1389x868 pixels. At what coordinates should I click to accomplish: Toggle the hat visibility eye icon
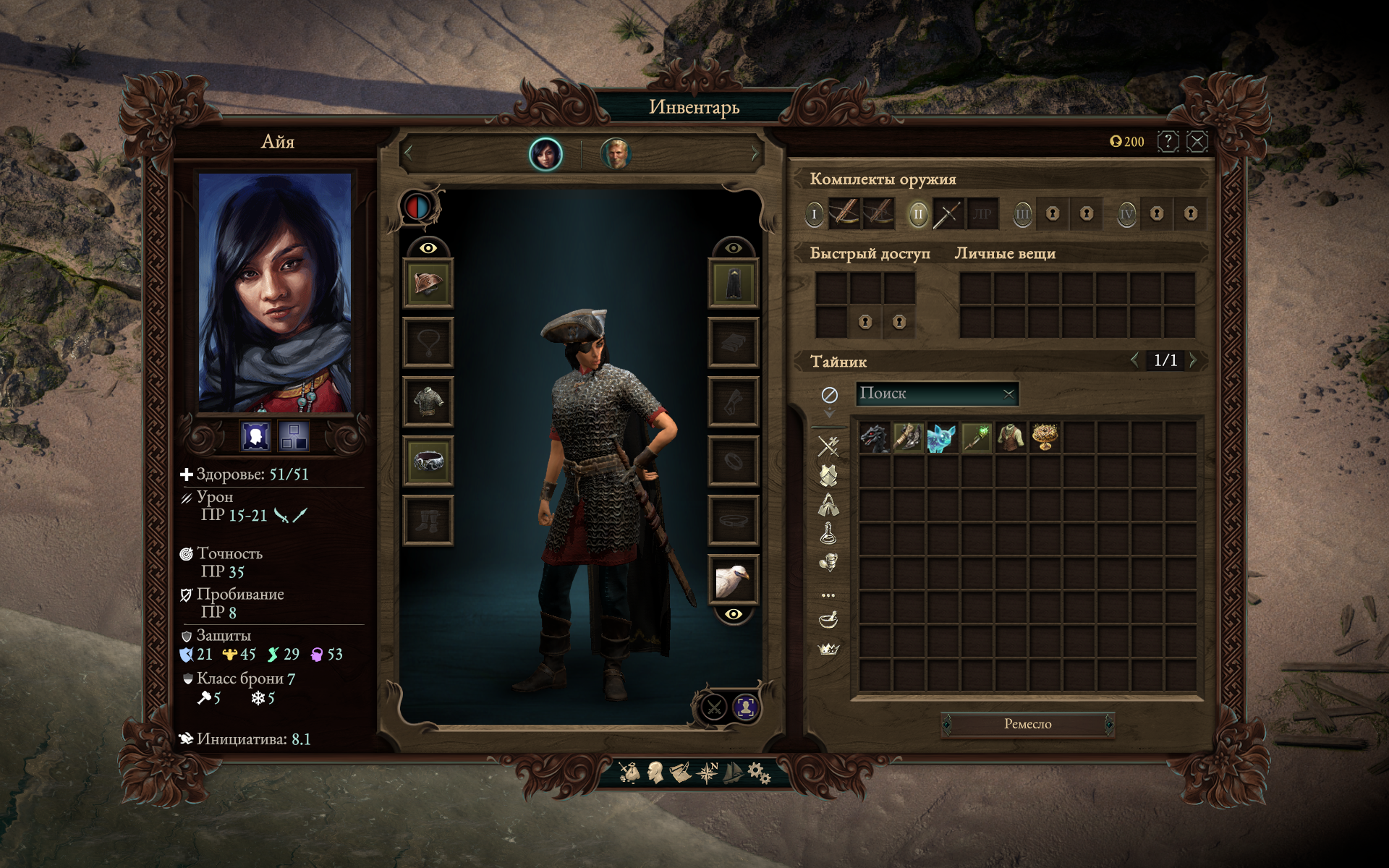pos(428,248)
